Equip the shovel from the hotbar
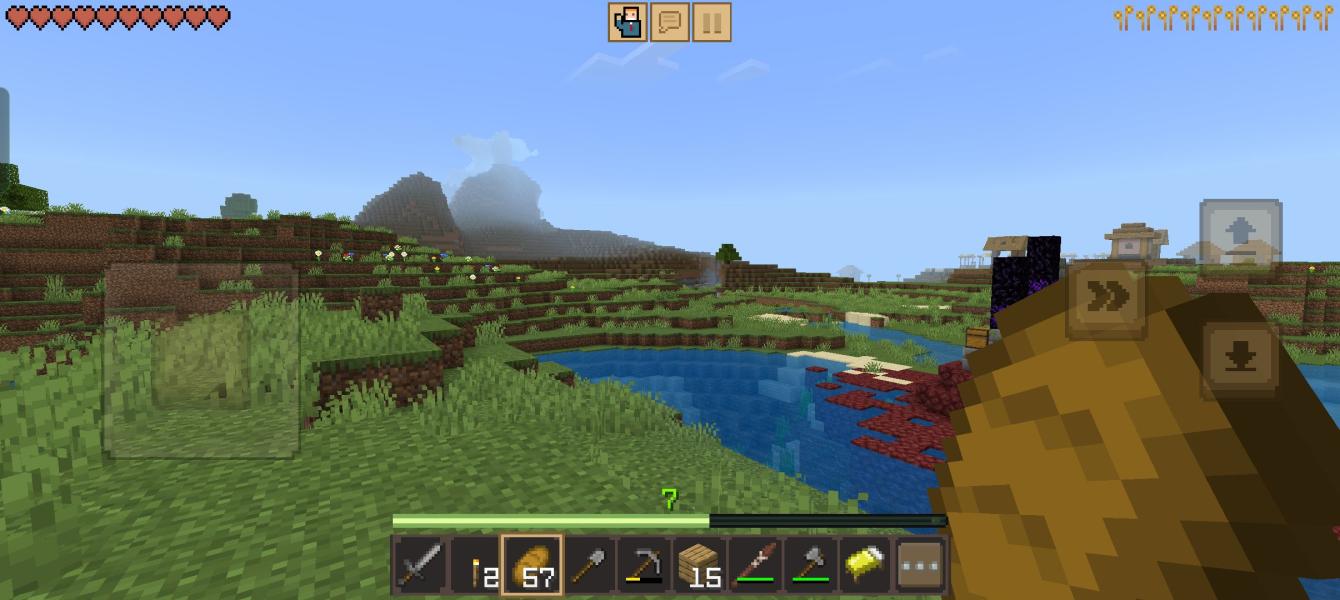The width and height of the screenshot is (1340, 600). [588, 566]
